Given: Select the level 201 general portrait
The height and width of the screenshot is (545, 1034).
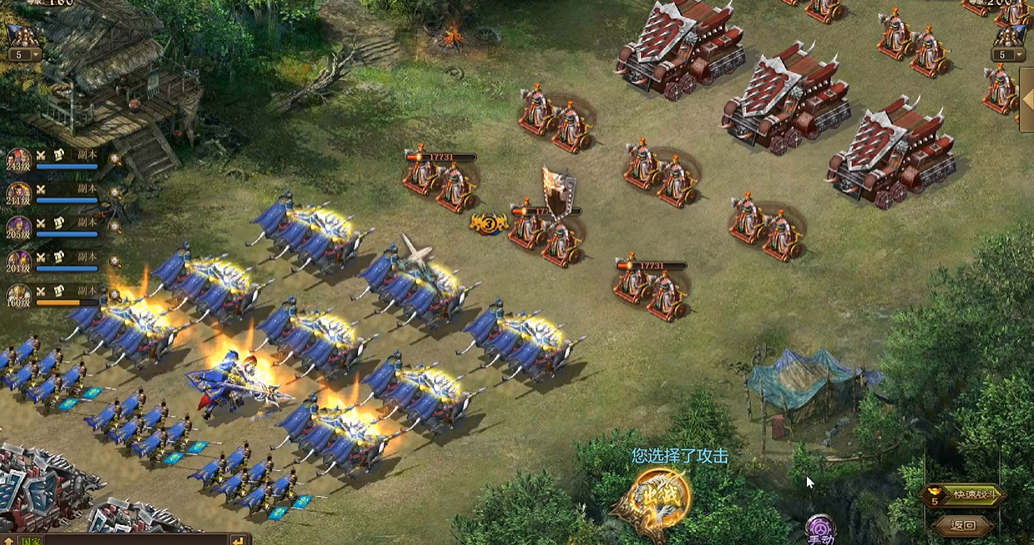Looking at the screenshot, I should click(x=19, y=261).
